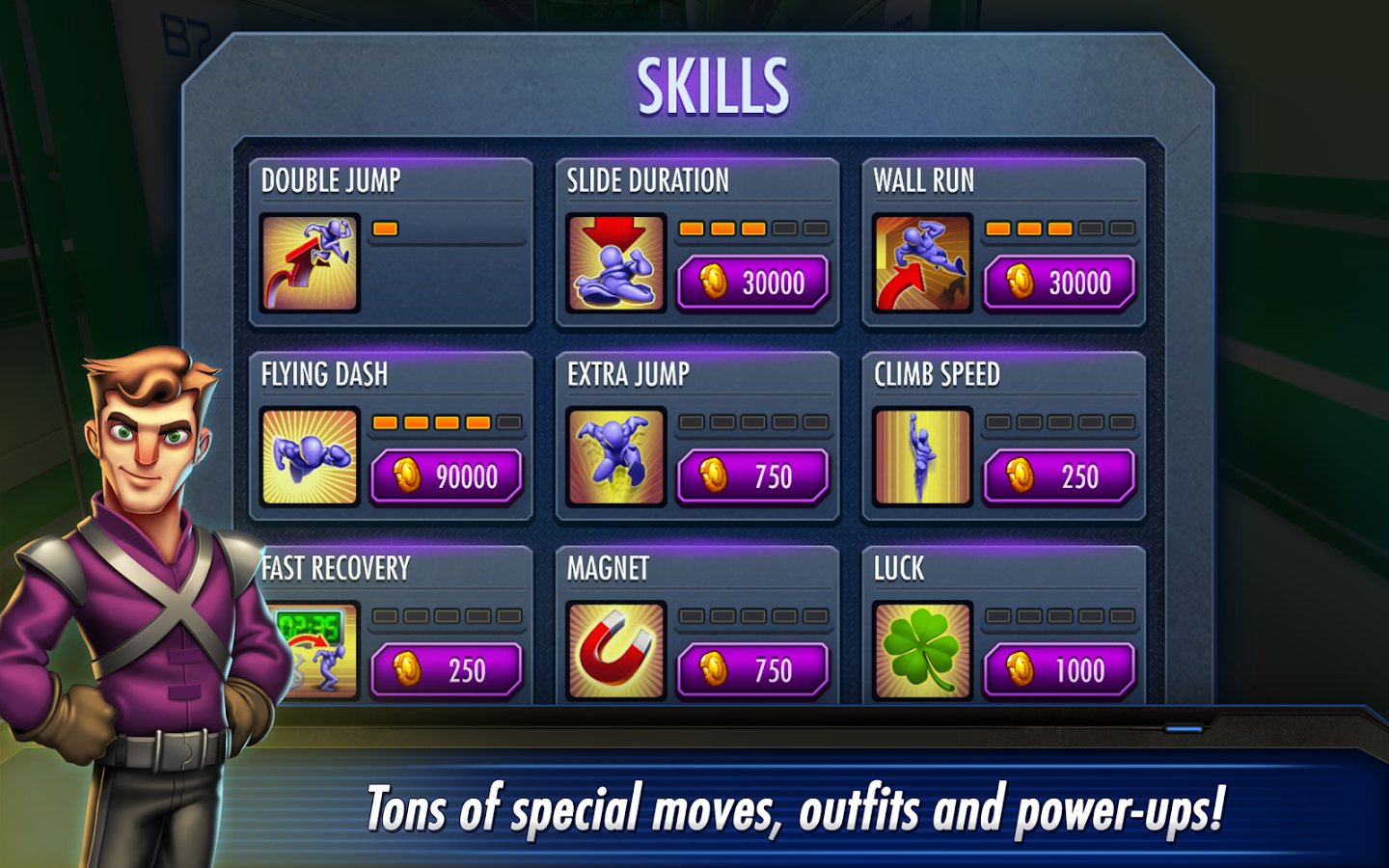Select the four-leaf clover Luck icon
The width and height of the screenshot is (1389, 868).
pos(922,651)
